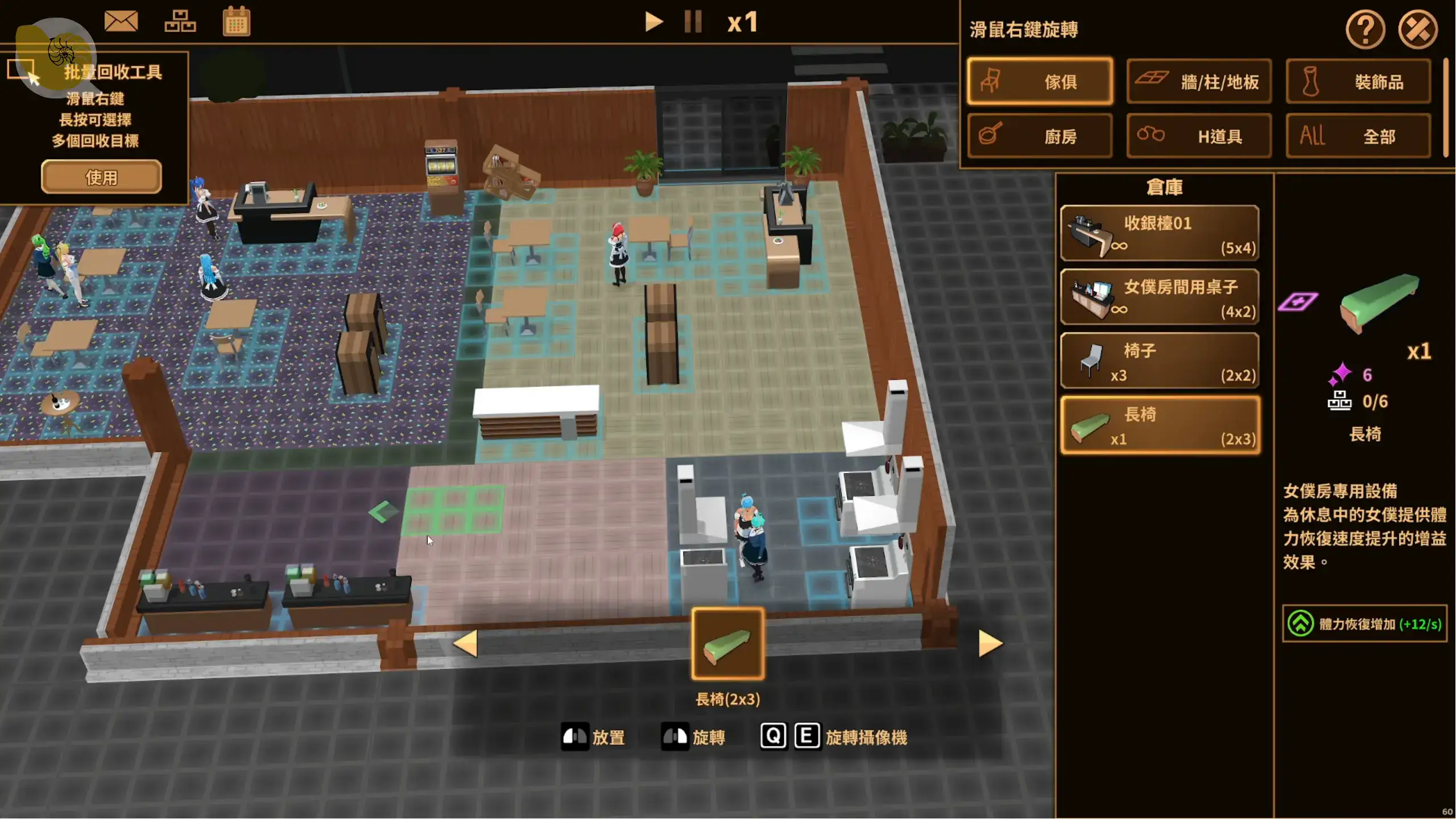Choose 女僕房間用桌子 in the warehouse list
The width and height of the screenshot is (1456, 819).
1160,297
